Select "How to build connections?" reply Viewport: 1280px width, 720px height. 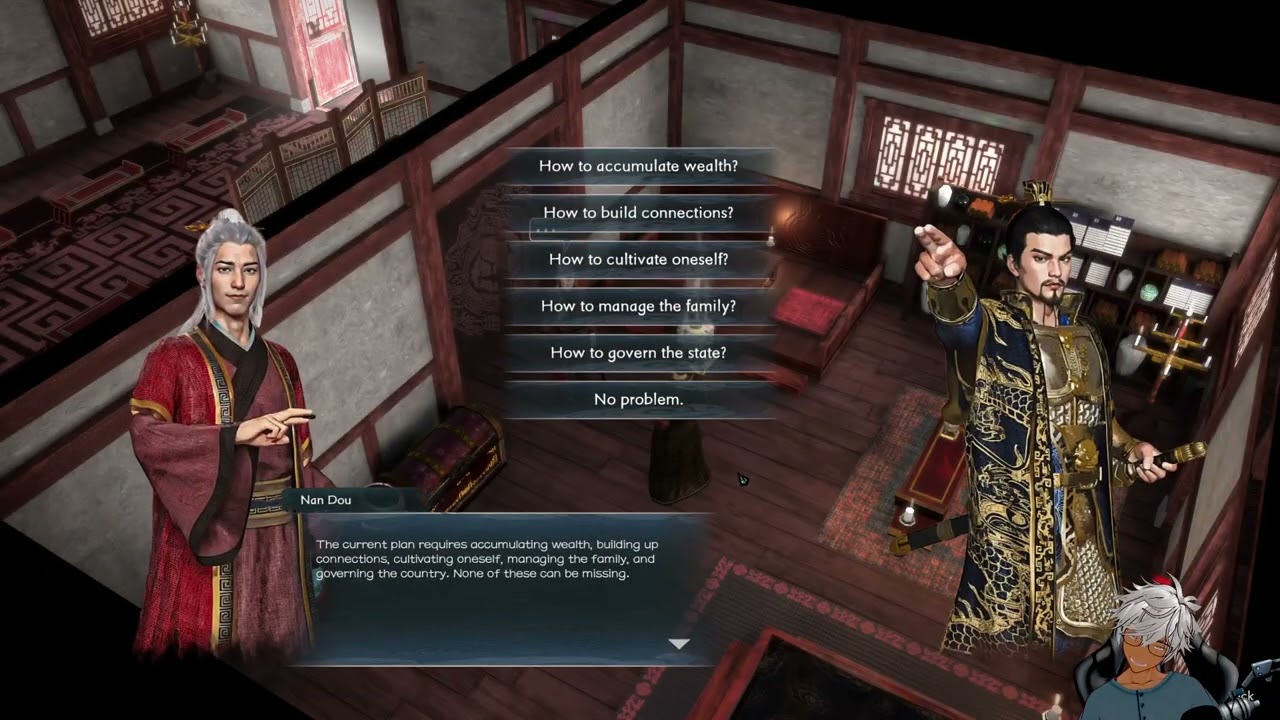pos(639,213)
